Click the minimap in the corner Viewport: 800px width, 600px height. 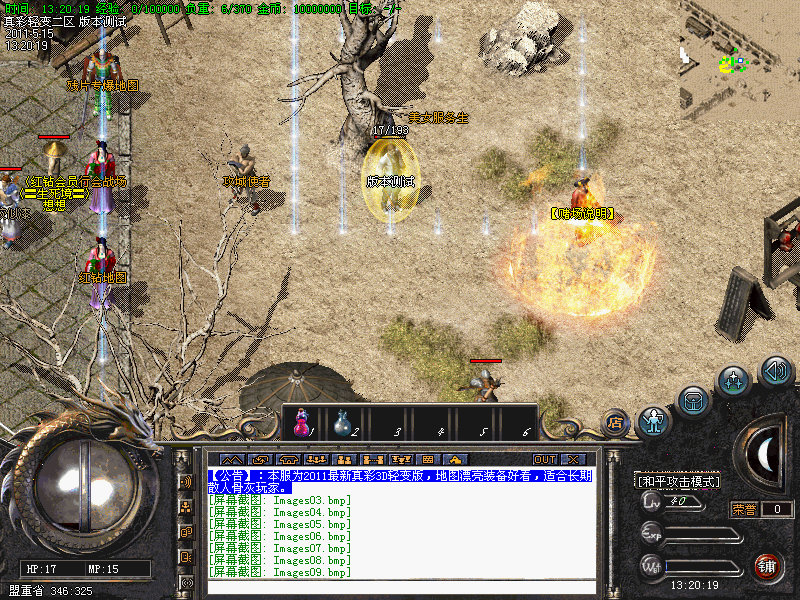pos(737,60)
